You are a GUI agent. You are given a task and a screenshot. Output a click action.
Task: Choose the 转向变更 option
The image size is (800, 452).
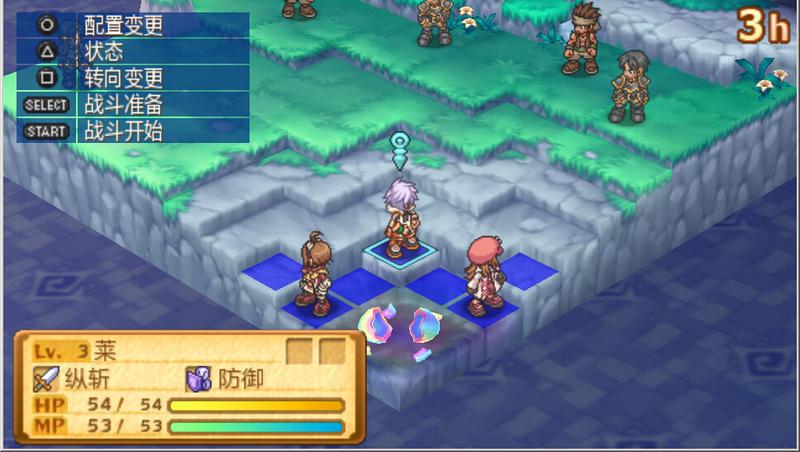pyautogui.click(x=122, y=78)
